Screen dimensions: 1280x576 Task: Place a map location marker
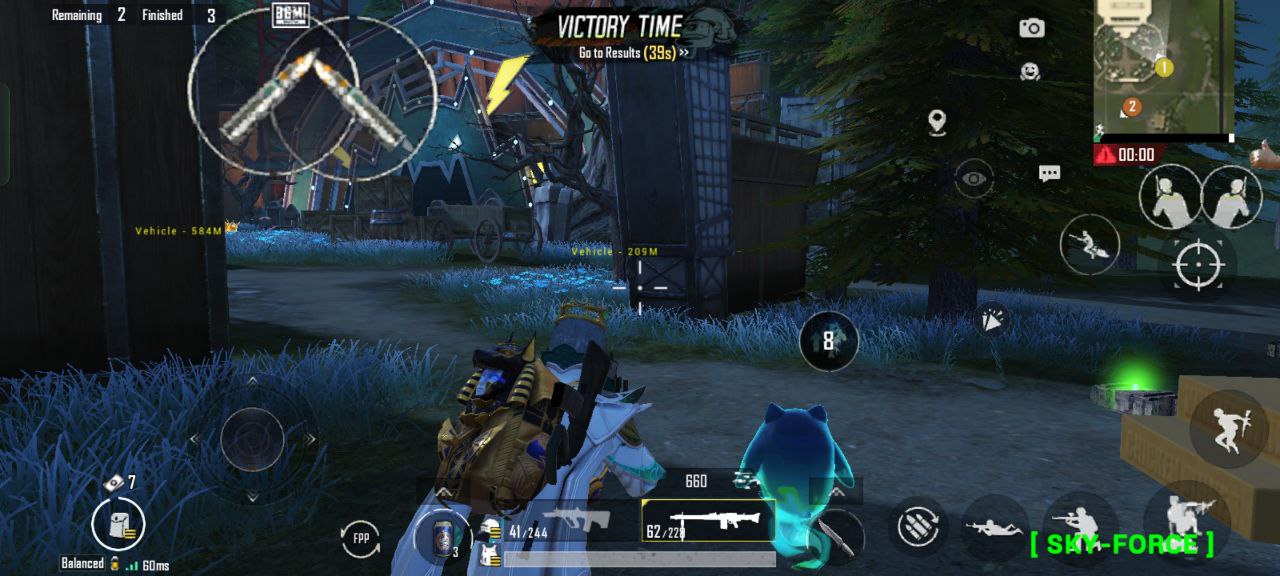tap(937, 123)
